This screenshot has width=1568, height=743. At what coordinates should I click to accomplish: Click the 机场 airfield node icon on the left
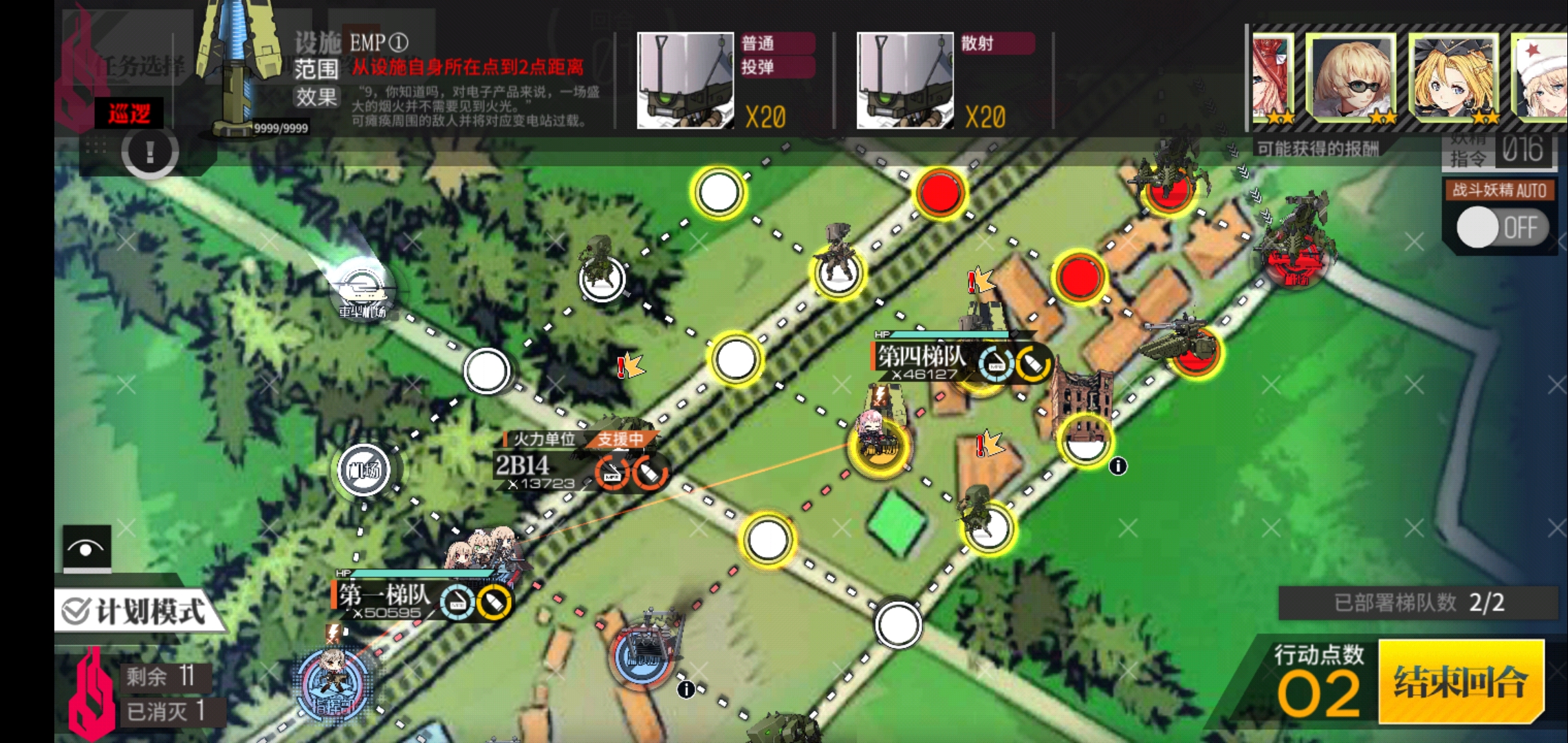tap(363, 471)
